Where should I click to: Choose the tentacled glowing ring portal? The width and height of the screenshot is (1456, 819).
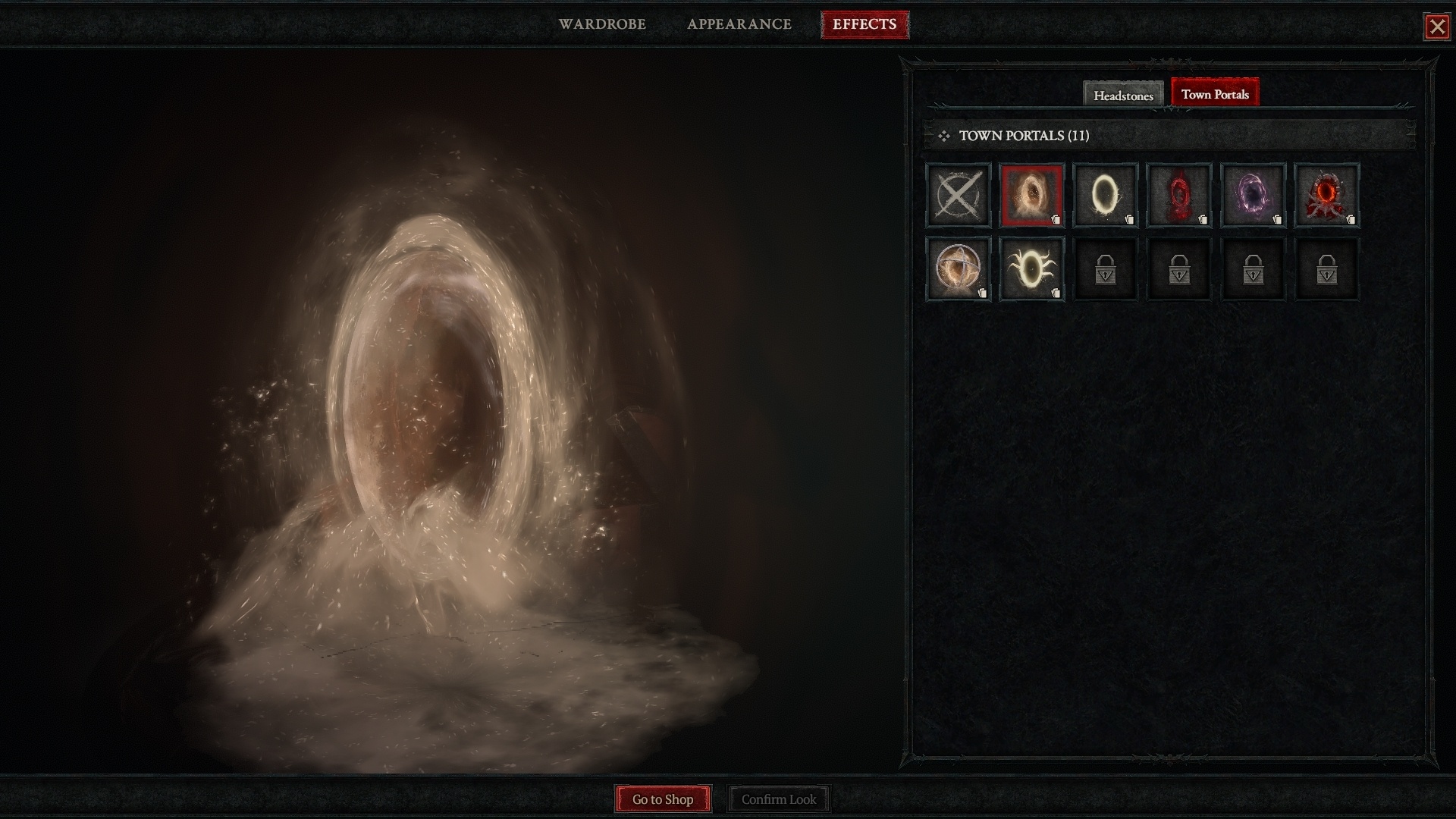click(1031, 268)
